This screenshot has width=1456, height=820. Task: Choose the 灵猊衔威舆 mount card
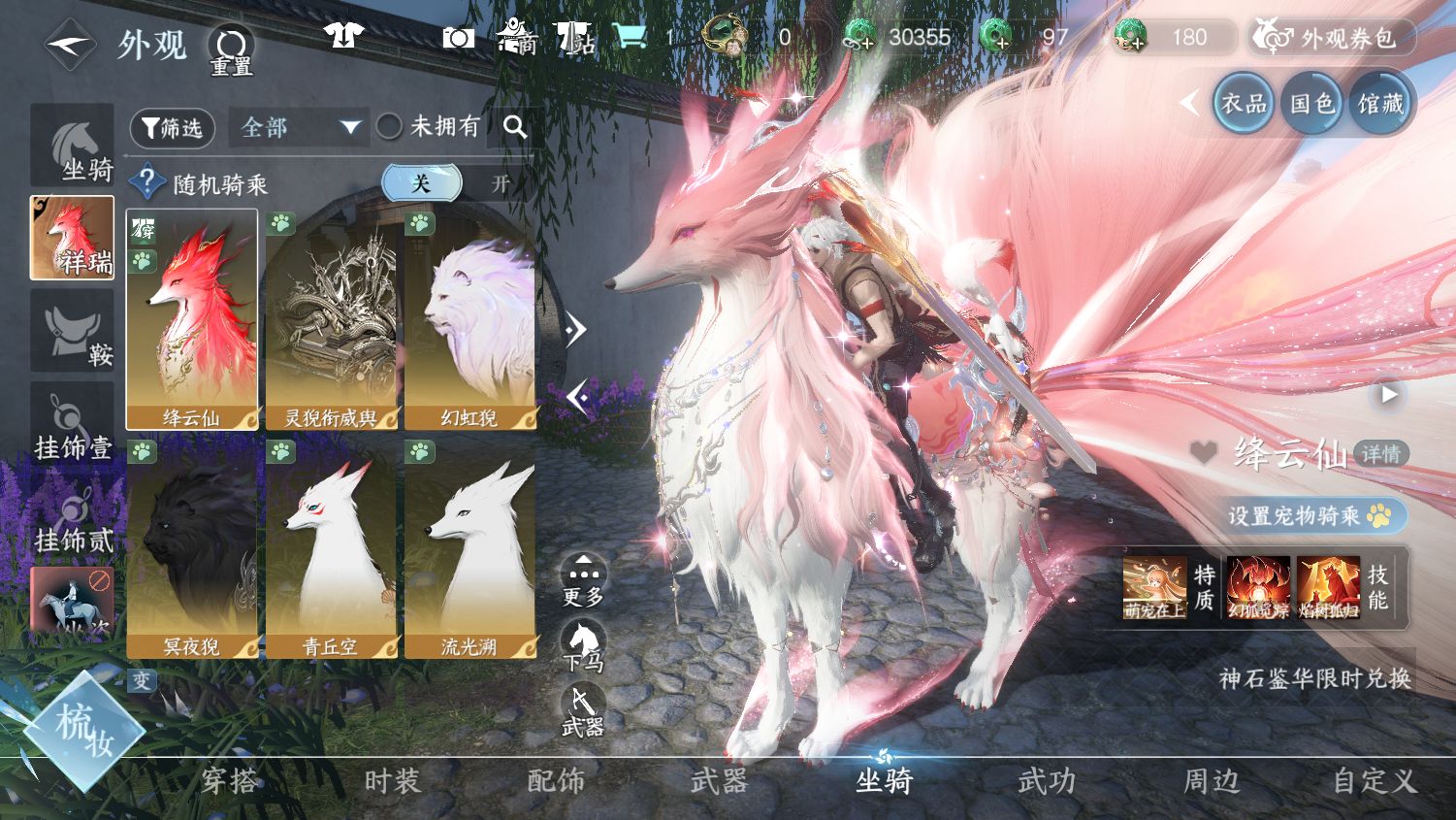click(331, 319)
